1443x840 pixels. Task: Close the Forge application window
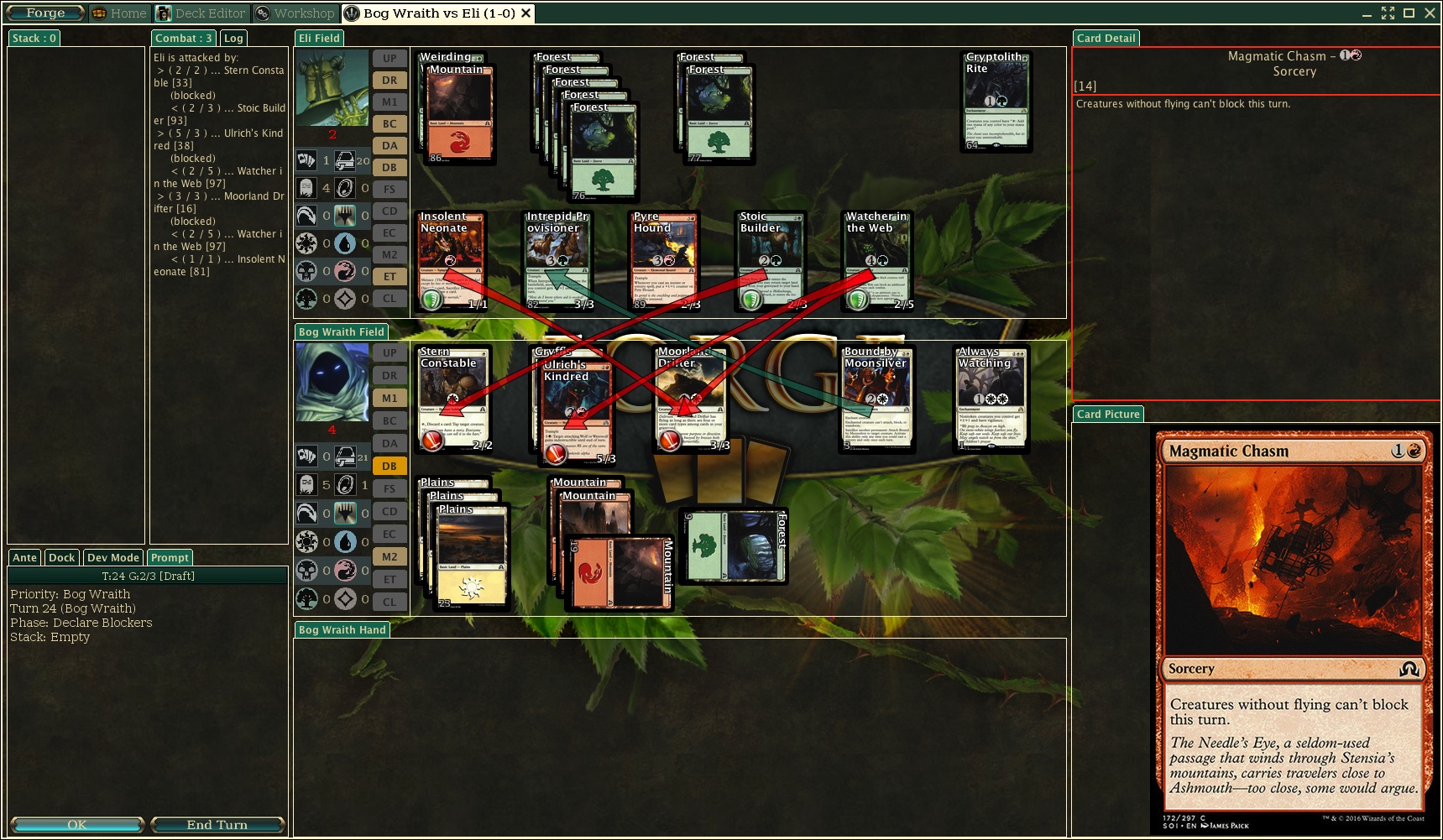[x=1430, y=13]
